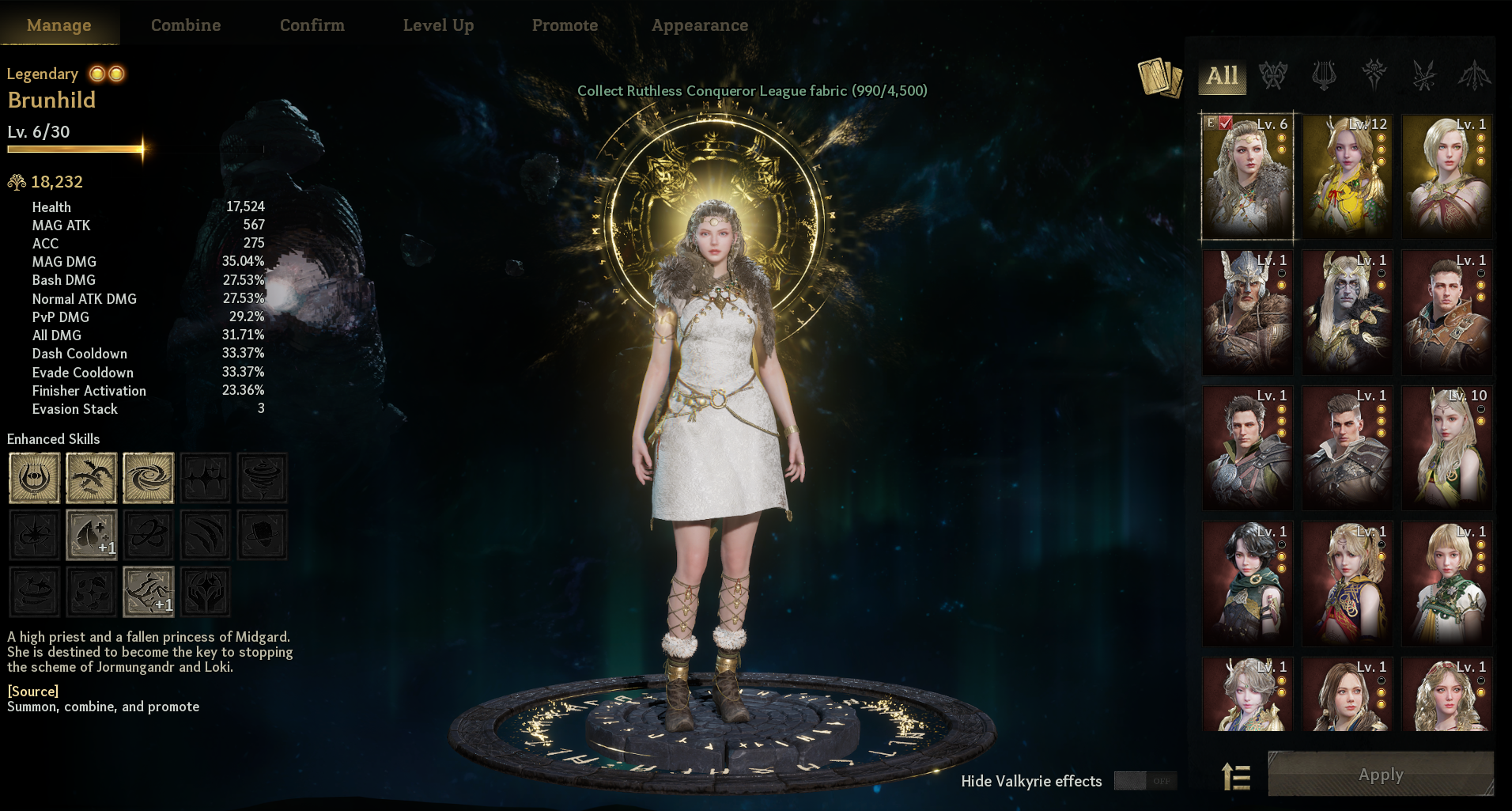Open the Confirm tab
Image resolution: width=1512 pixels, height=811 pixels.
click(x=312, y=25)
